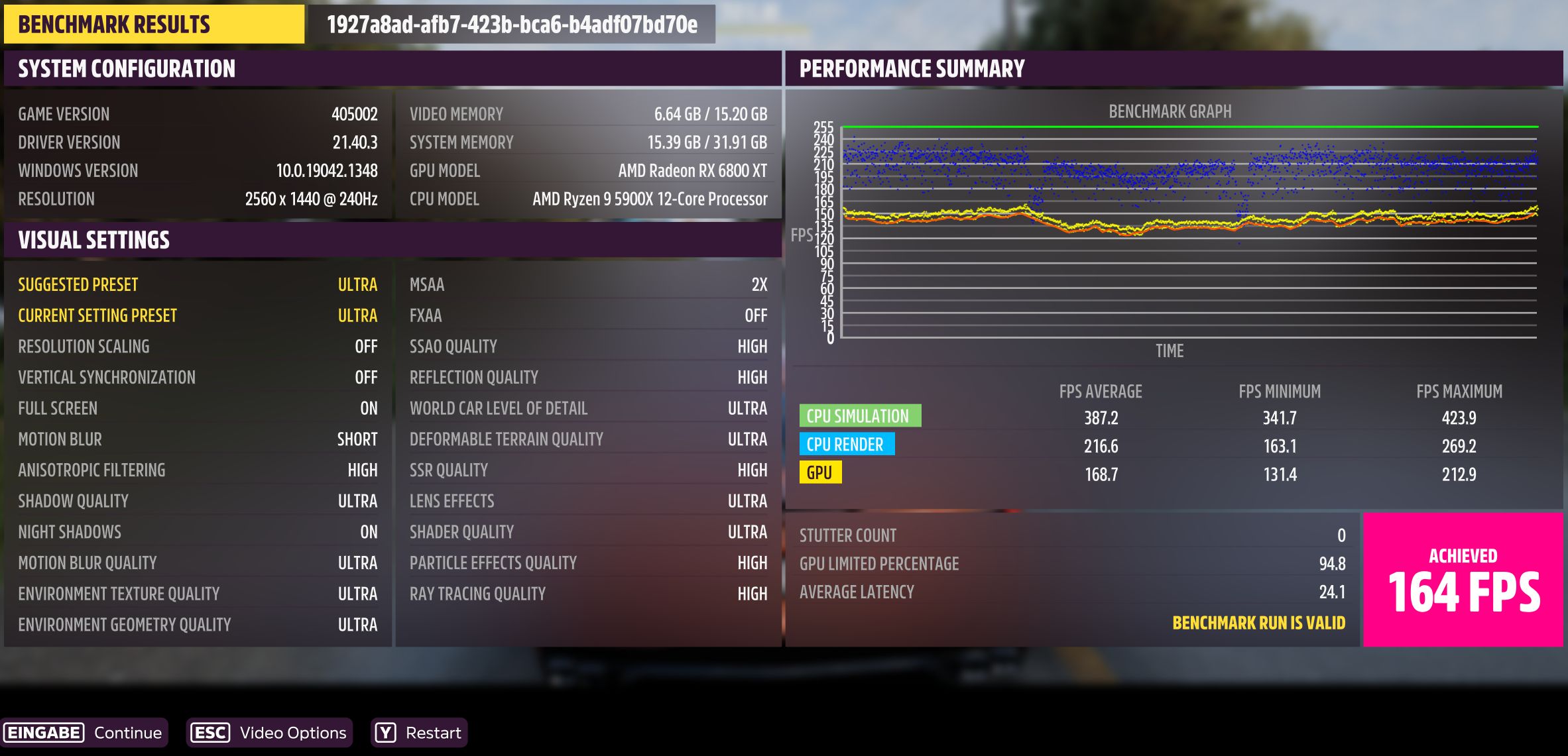Select the yellow GPU legend icon
Image resolution: width=1568 pixels, height=756 pixels.
click(821, 472)
